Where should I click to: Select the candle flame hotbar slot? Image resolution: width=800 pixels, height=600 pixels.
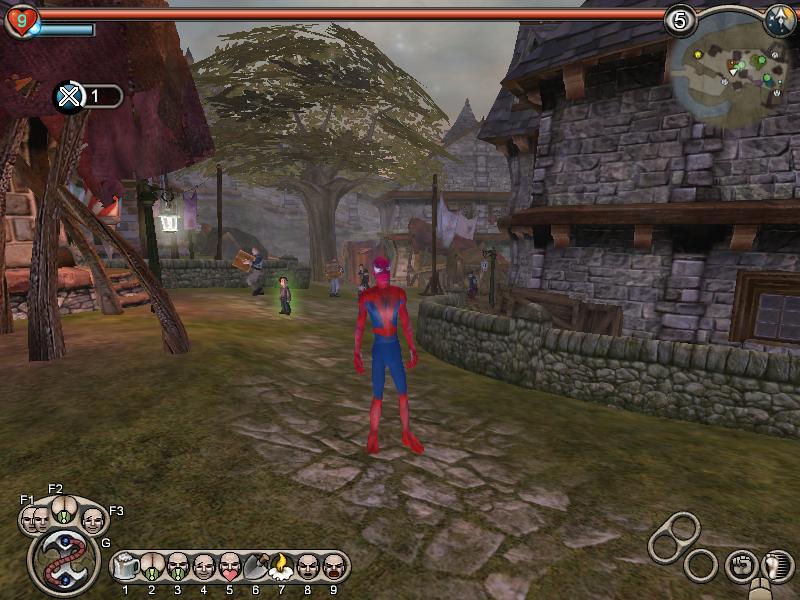(x=280, y=567)
